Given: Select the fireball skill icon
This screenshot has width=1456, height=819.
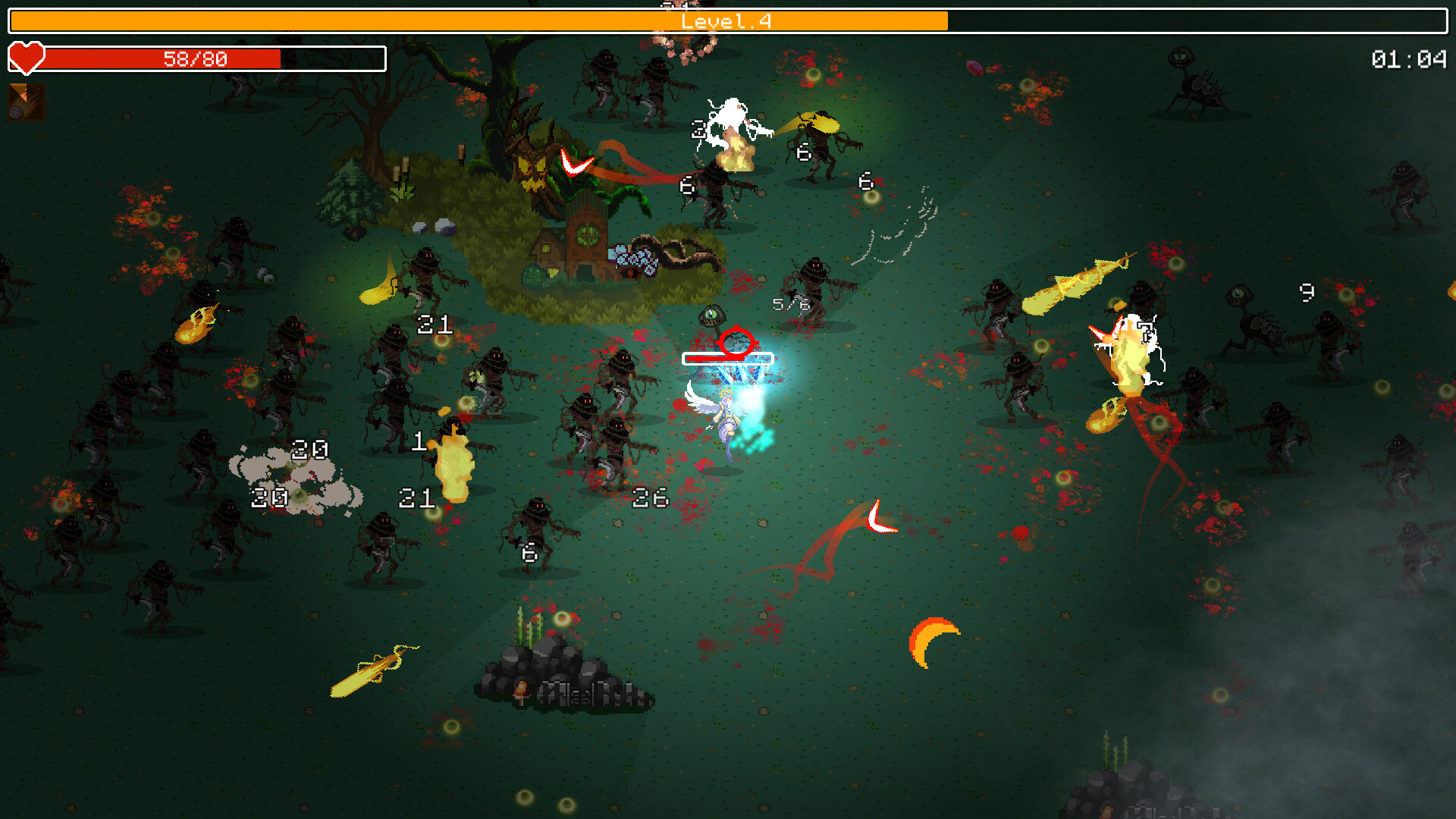Looking at the screenshot, I should [24, 101].
